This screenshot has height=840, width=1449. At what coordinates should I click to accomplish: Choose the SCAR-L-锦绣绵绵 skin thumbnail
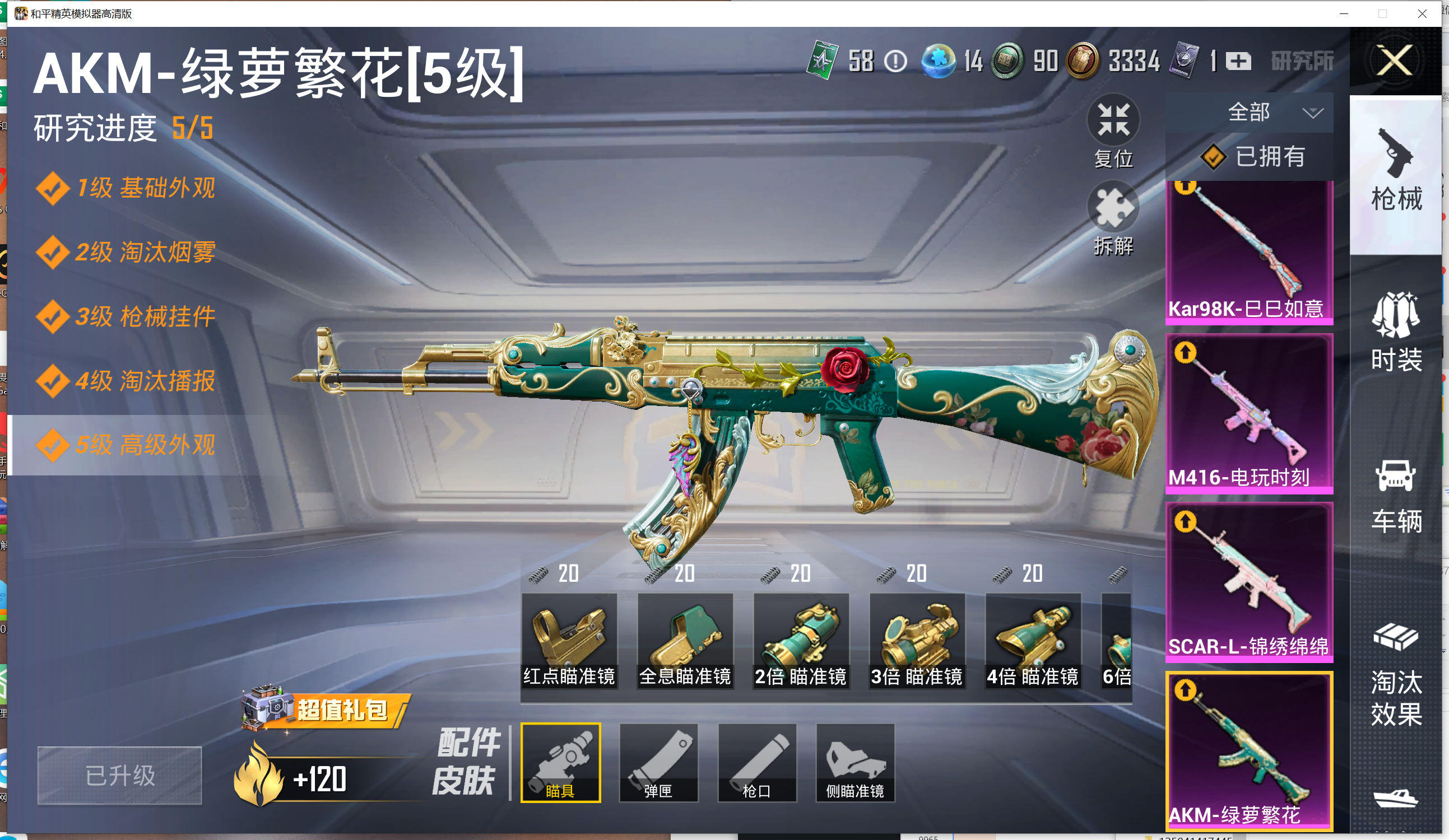click(1249, 581)
